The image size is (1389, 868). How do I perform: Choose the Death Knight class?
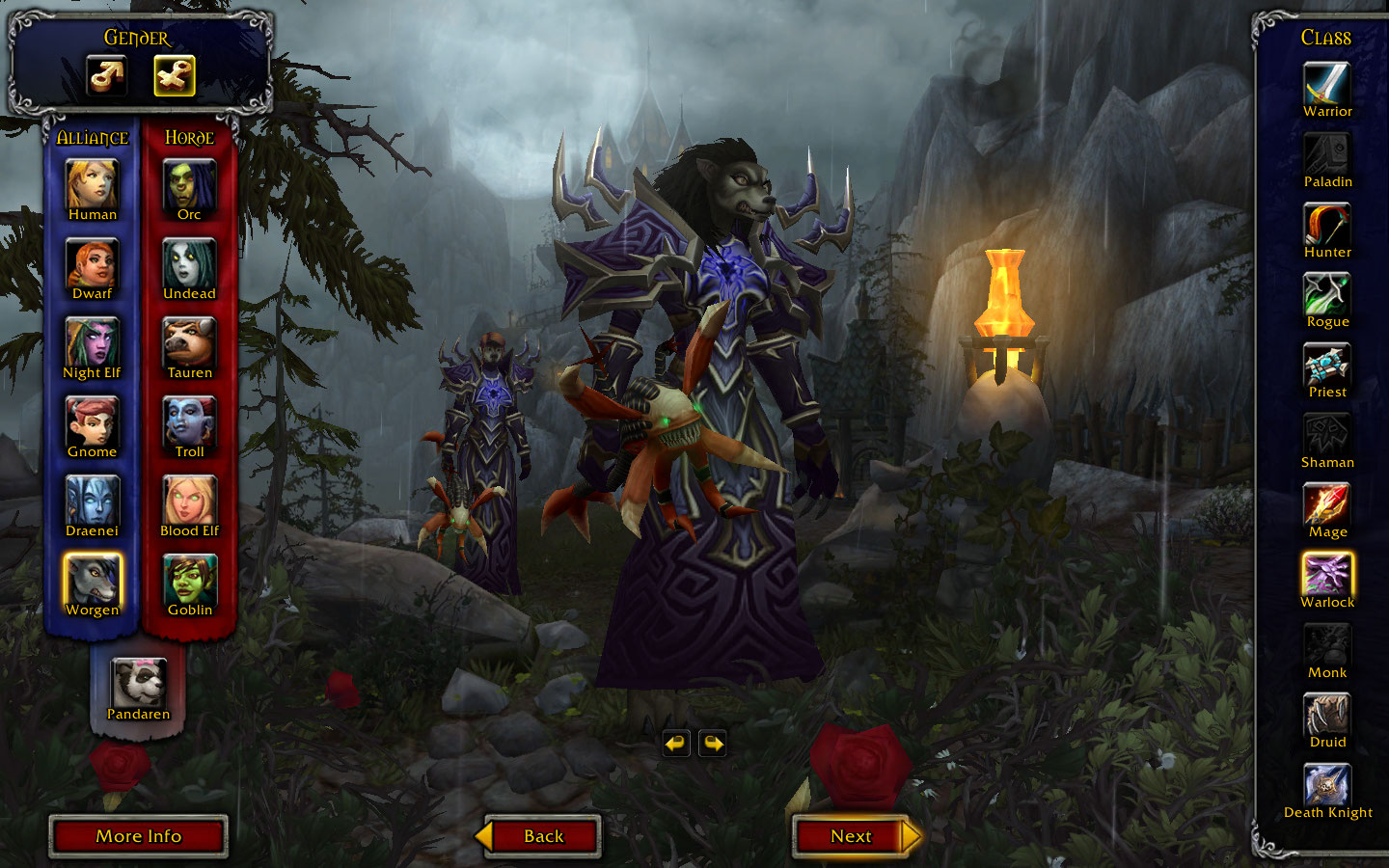(x=1327, y=785)
